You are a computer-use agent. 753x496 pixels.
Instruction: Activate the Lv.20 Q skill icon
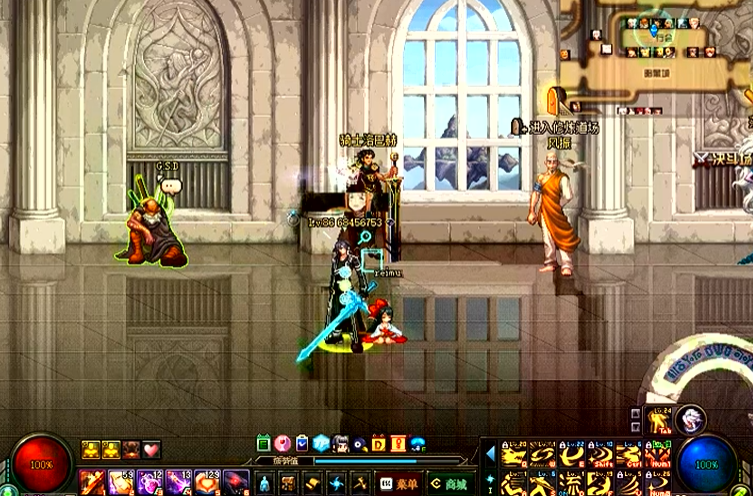click(515, 455)
